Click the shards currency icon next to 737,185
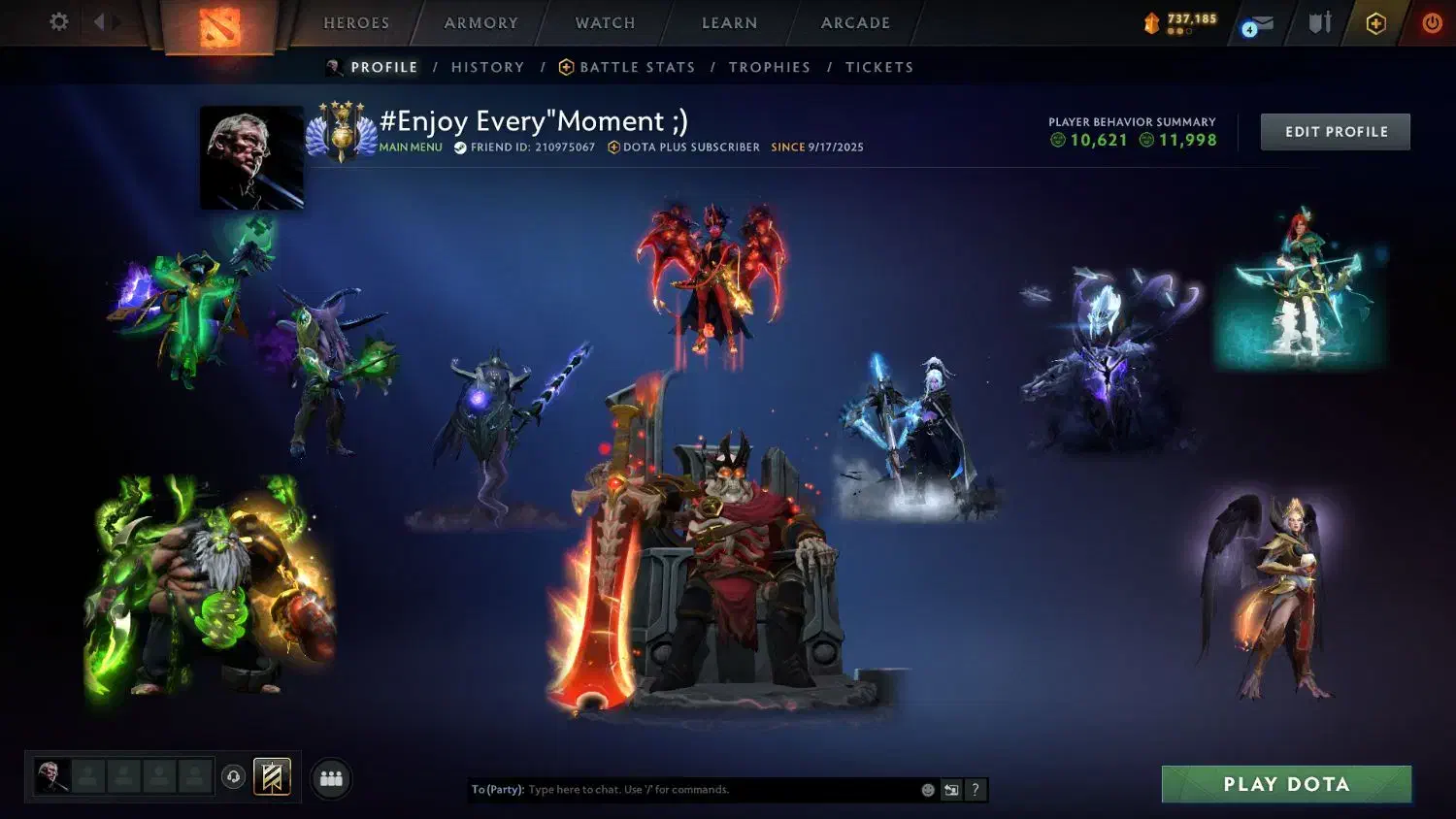The width and height of the screenshot is (1456, 819). pyautogui.click(x=1152, y=21)
